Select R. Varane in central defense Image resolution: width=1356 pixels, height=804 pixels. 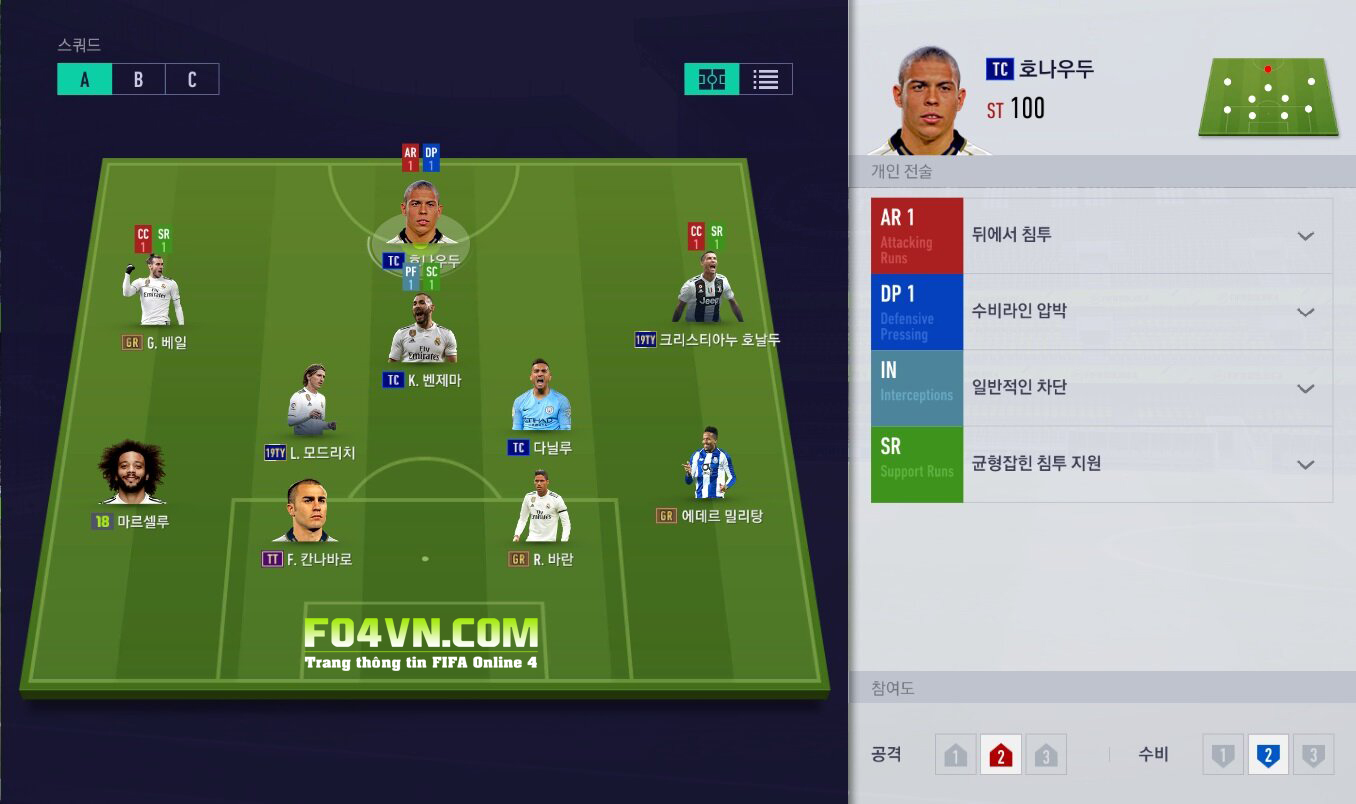542,508
